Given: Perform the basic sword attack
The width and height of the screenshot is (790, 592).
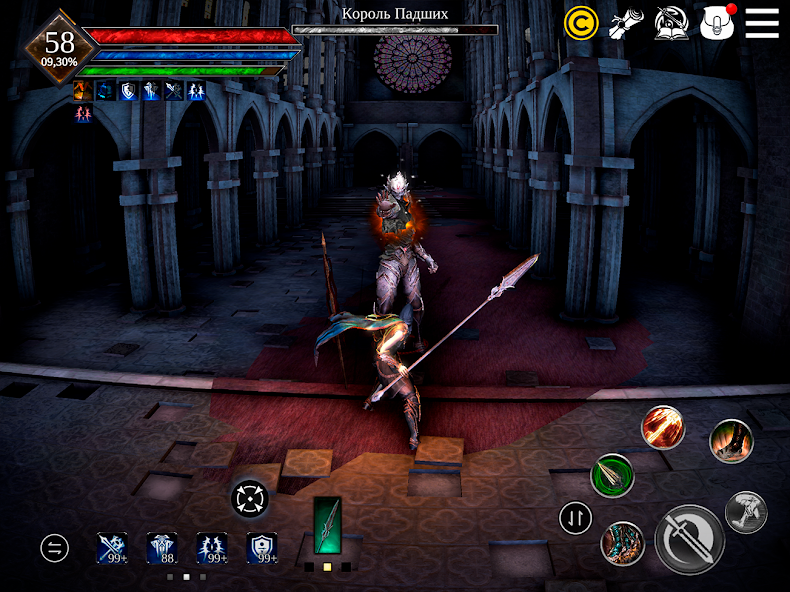Looking at the screenshot, I should [690, 539].
